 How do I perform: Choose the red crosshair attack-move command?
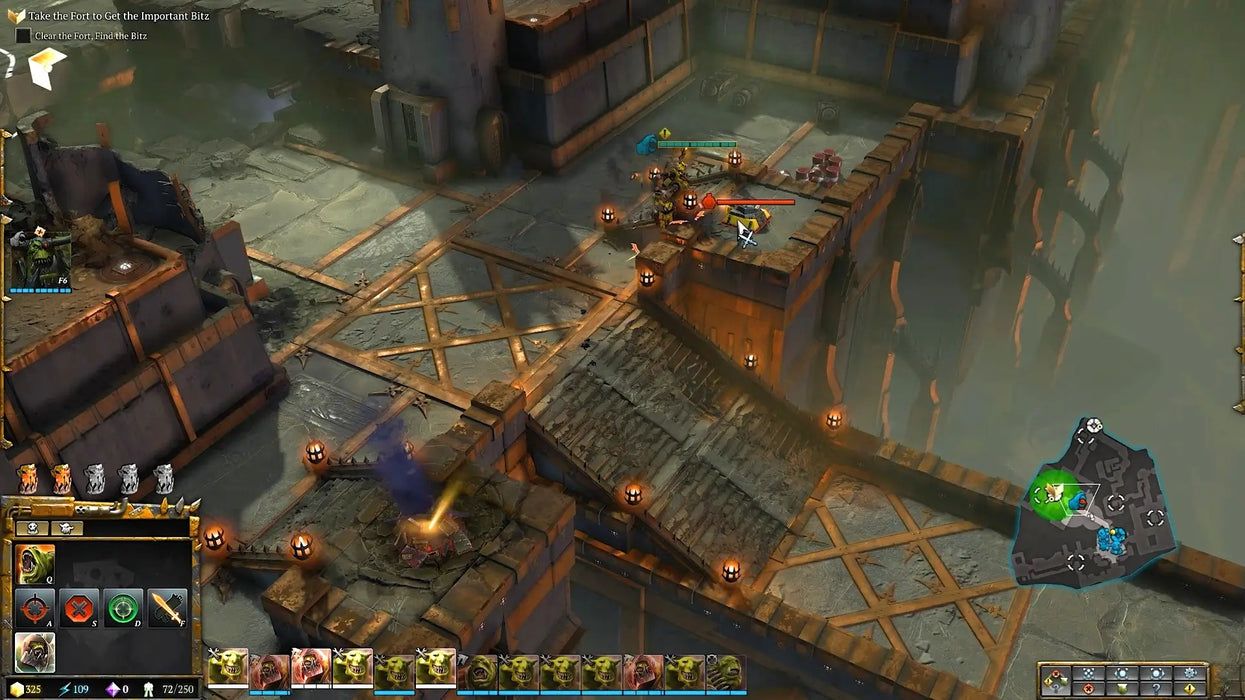pyautogui.click(x=35, y=608)
